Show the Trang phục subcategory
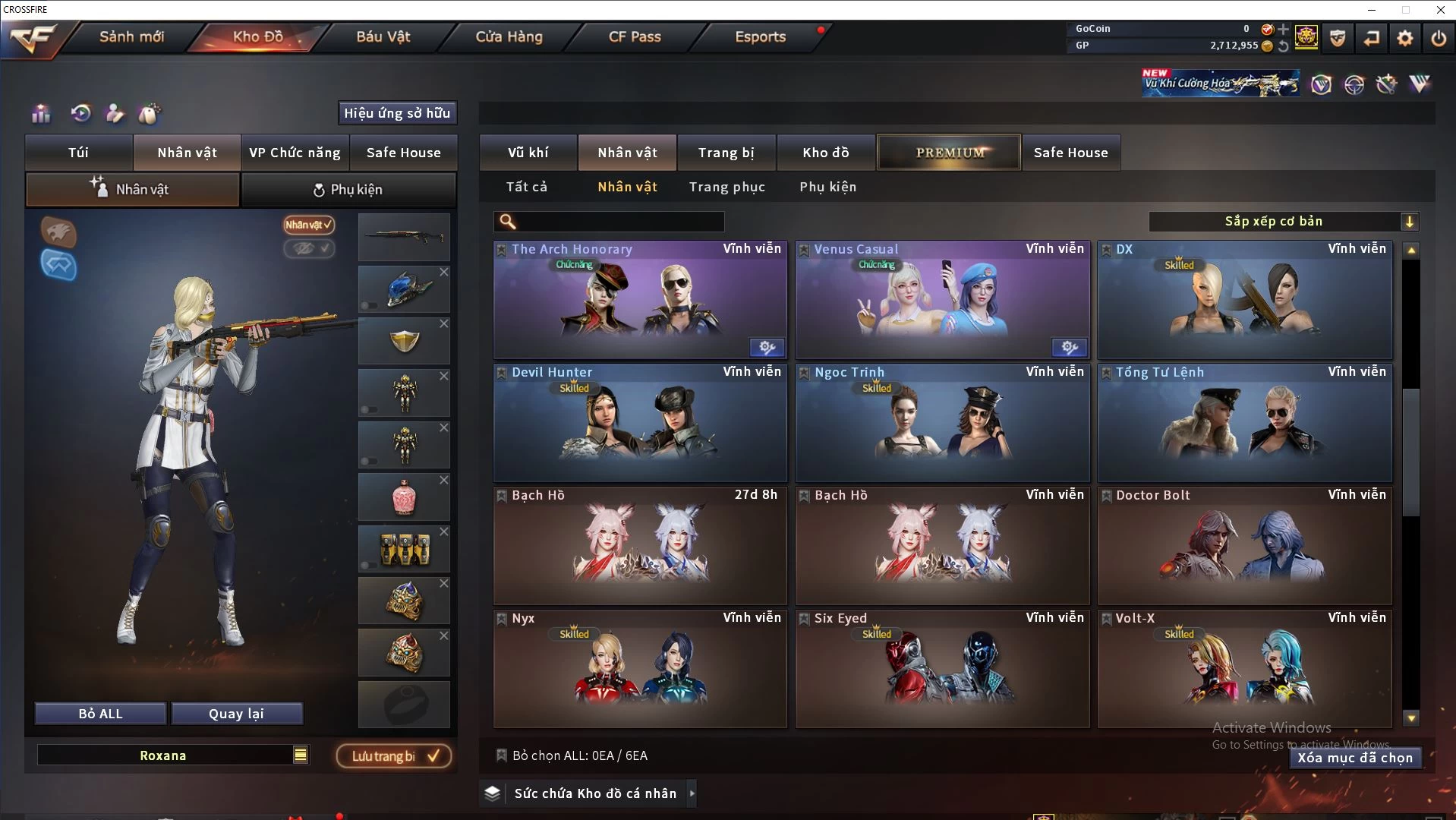 (726, 187)
